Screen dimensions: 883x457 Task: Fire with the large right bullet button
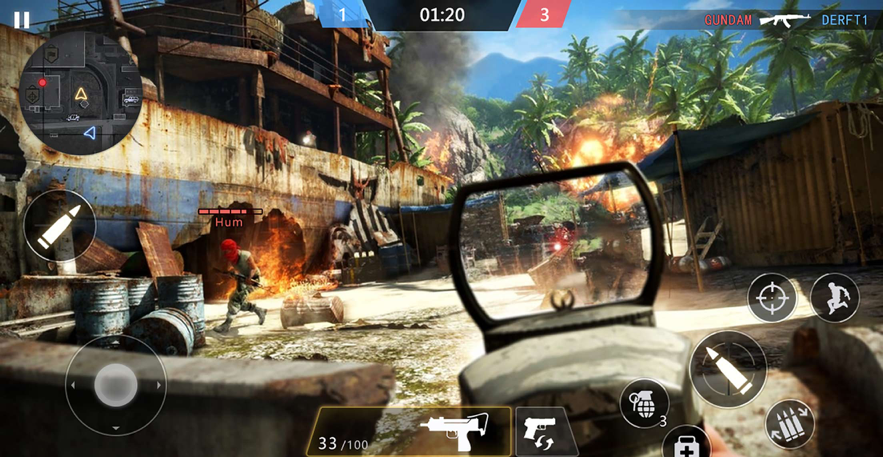728,367
